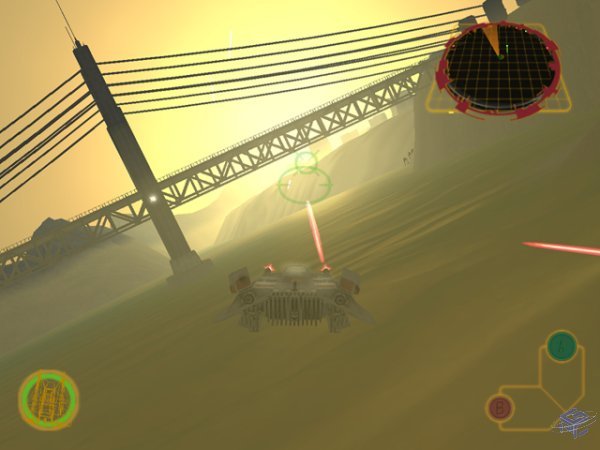
Task: Click the circular radar display
Action: (x=498, y=66)
